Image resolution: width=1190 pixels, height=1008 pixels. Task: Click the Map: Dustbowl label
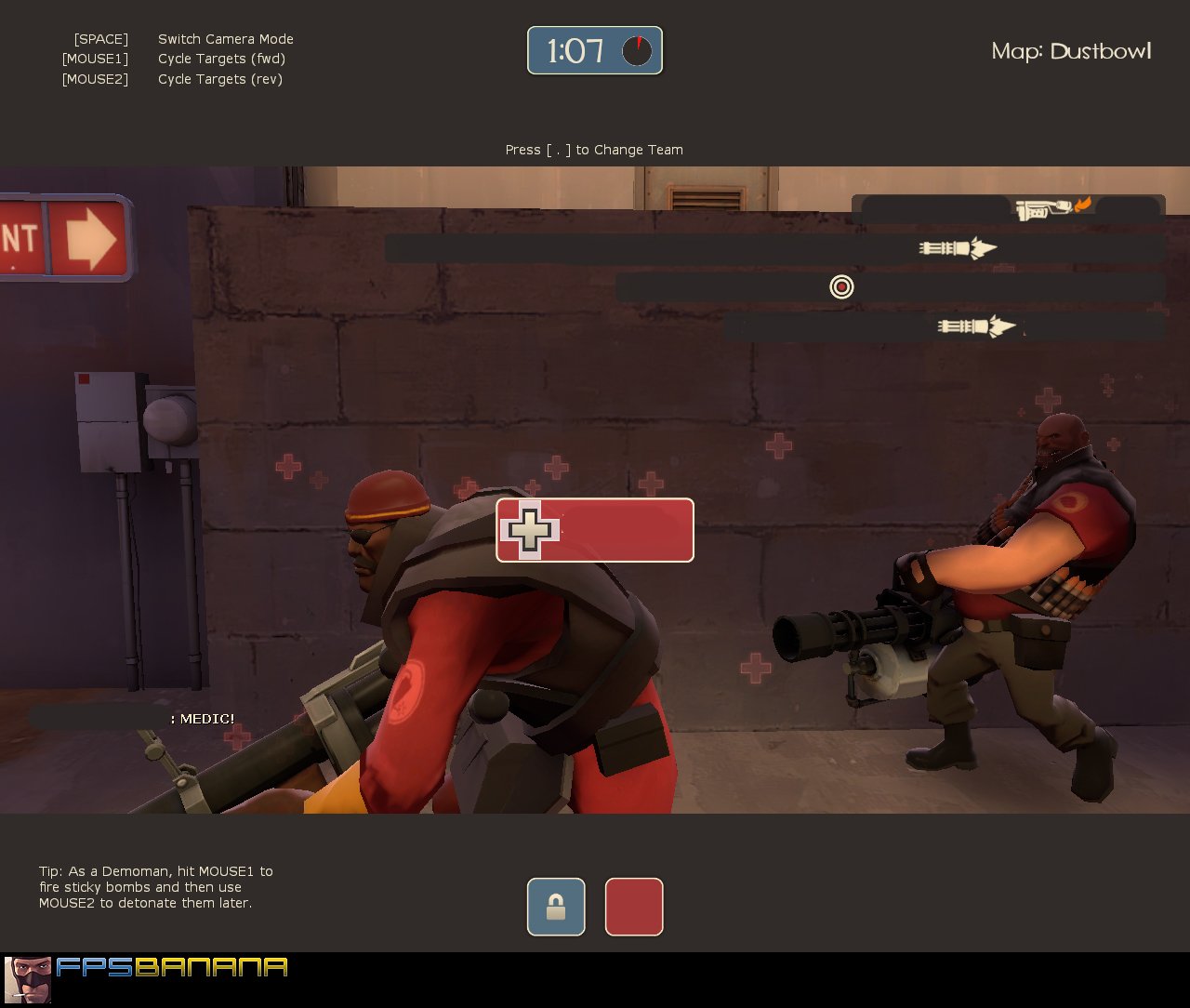[x=1070, y=52]
